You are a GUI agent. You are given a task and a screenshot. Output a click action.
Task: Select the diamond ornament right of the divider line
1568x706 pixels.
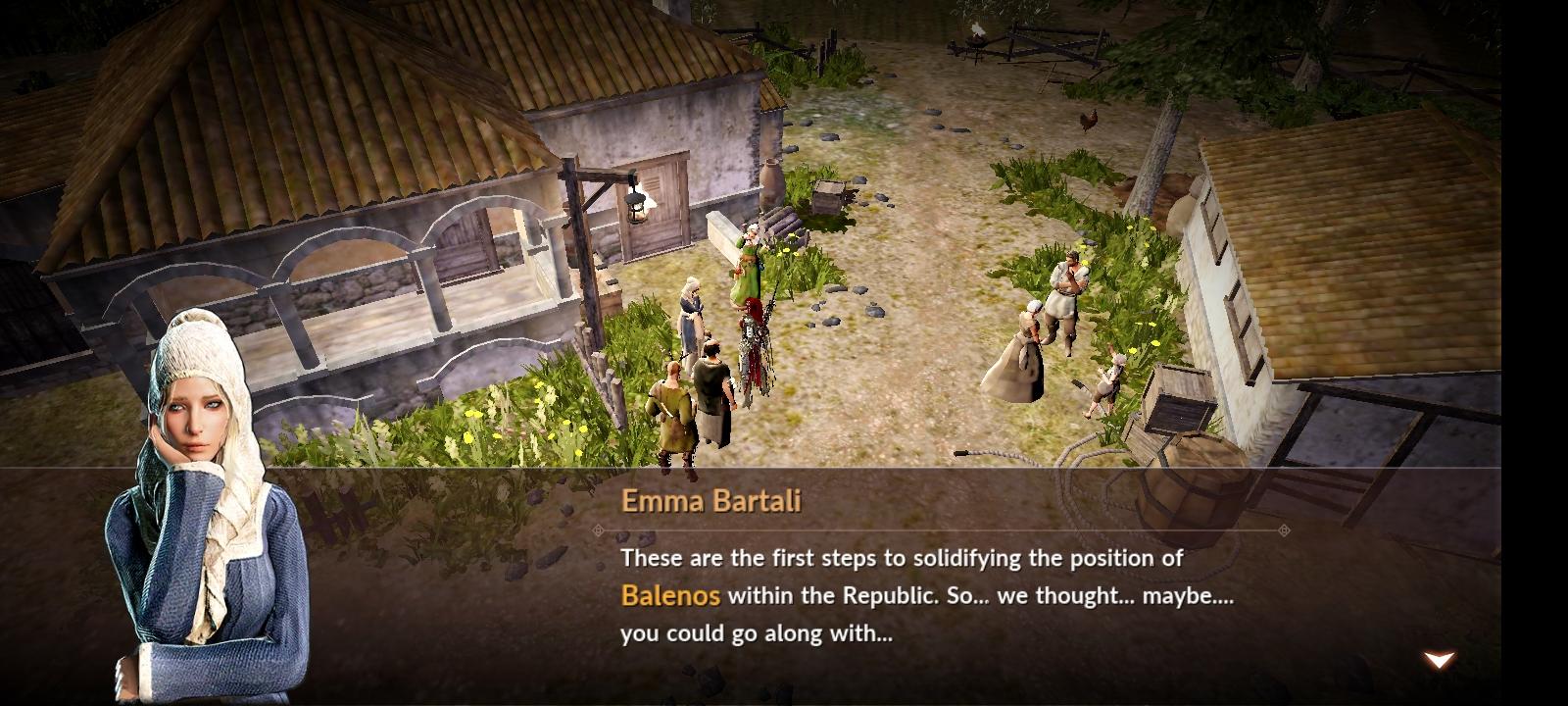1284,529
